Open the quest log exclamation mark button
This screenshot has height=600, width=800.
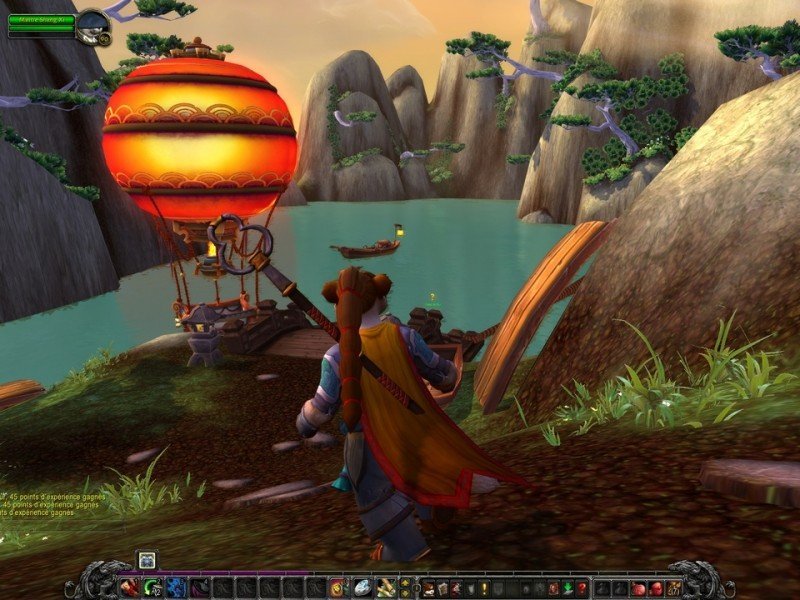coord(484,588)
